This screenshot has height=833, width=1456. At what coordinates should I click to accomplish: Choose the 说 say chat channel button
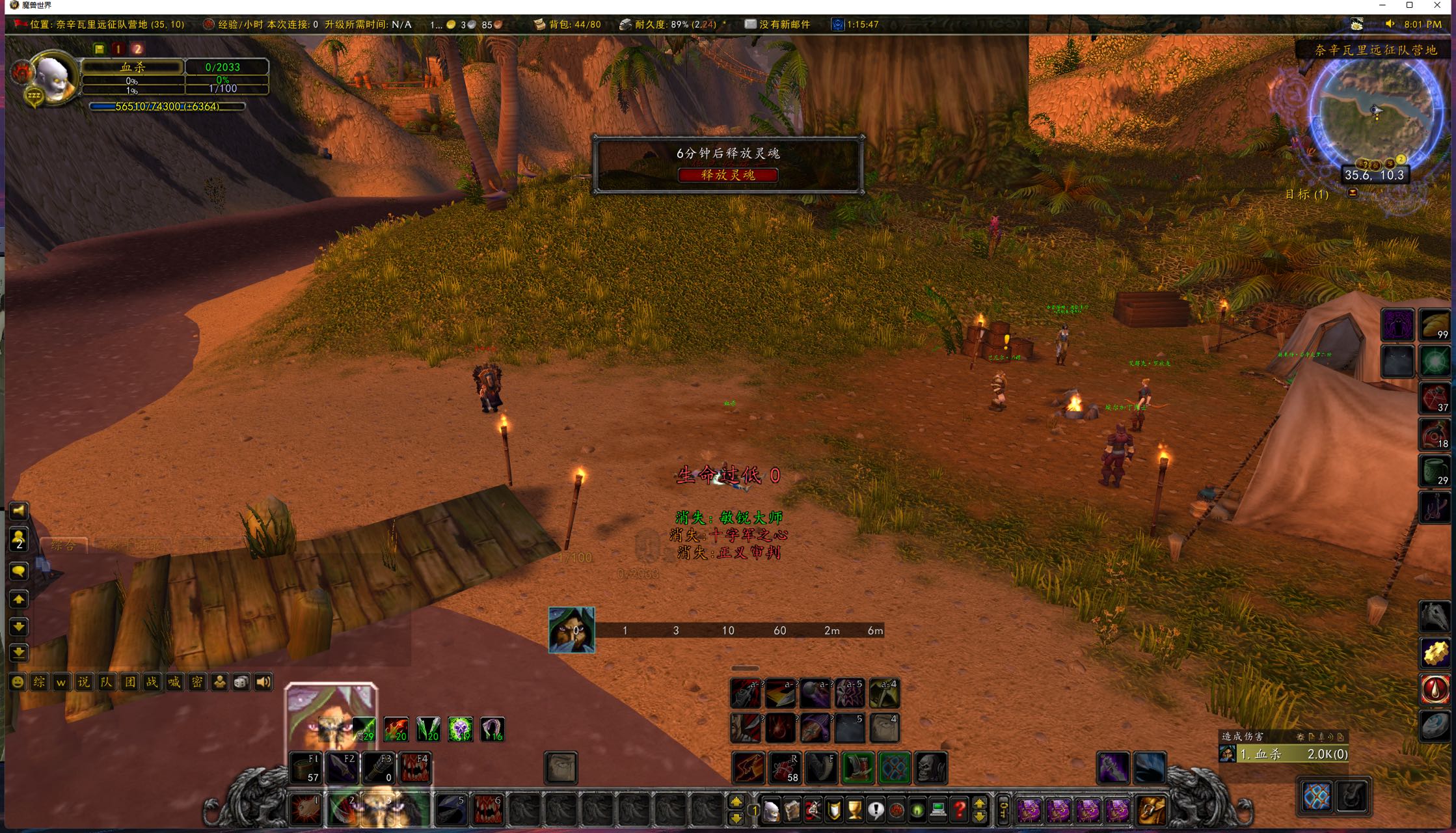tap(84, 682)
